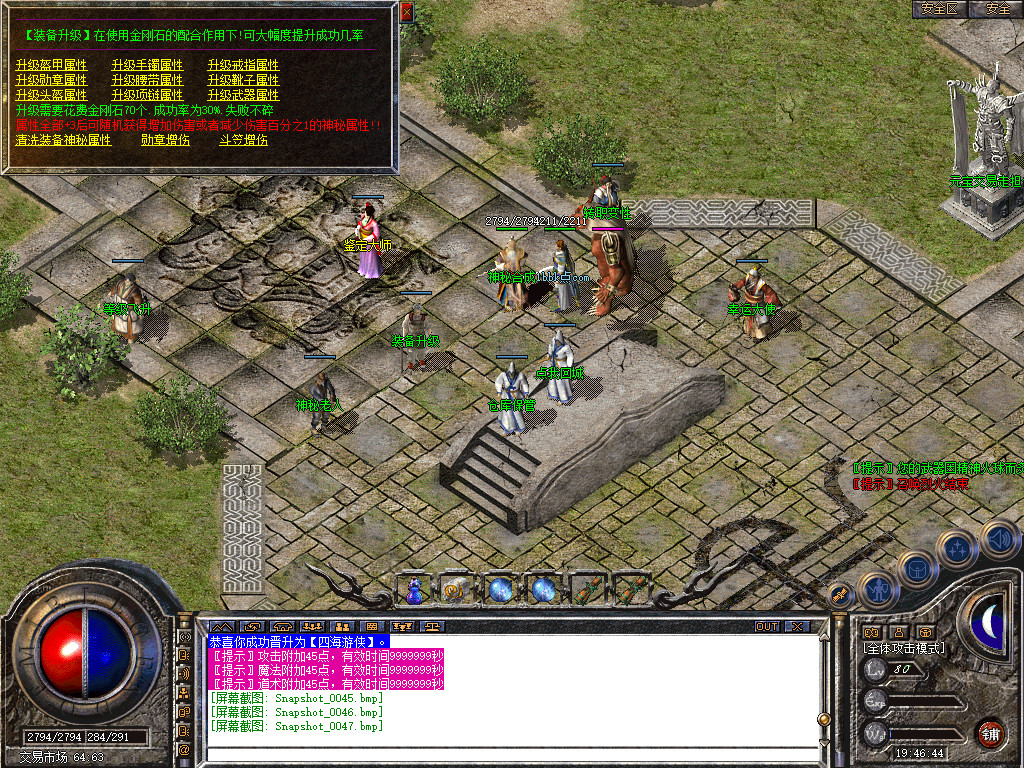Open the skills stars round button

tap(957, 548)
